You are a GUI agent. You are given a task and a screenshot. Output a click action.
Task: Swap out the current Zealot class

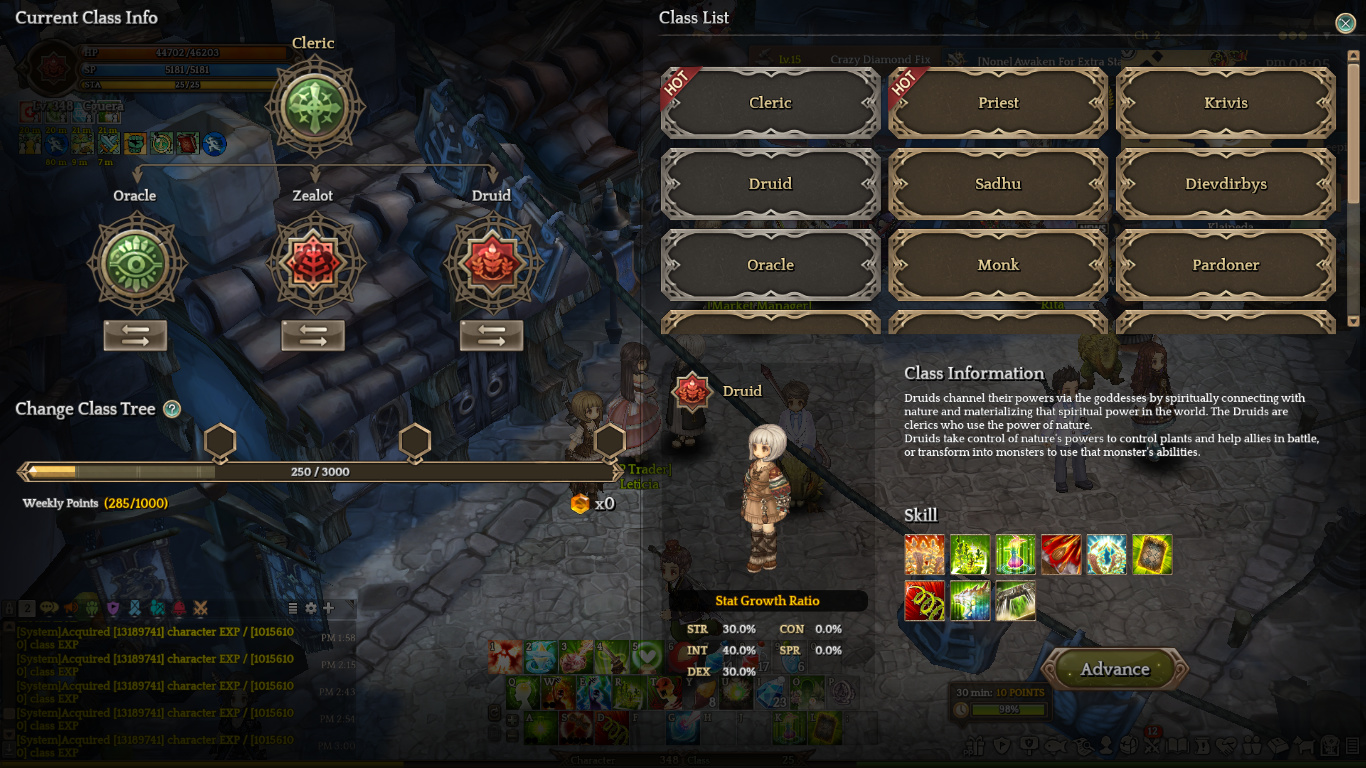(313, 336)
